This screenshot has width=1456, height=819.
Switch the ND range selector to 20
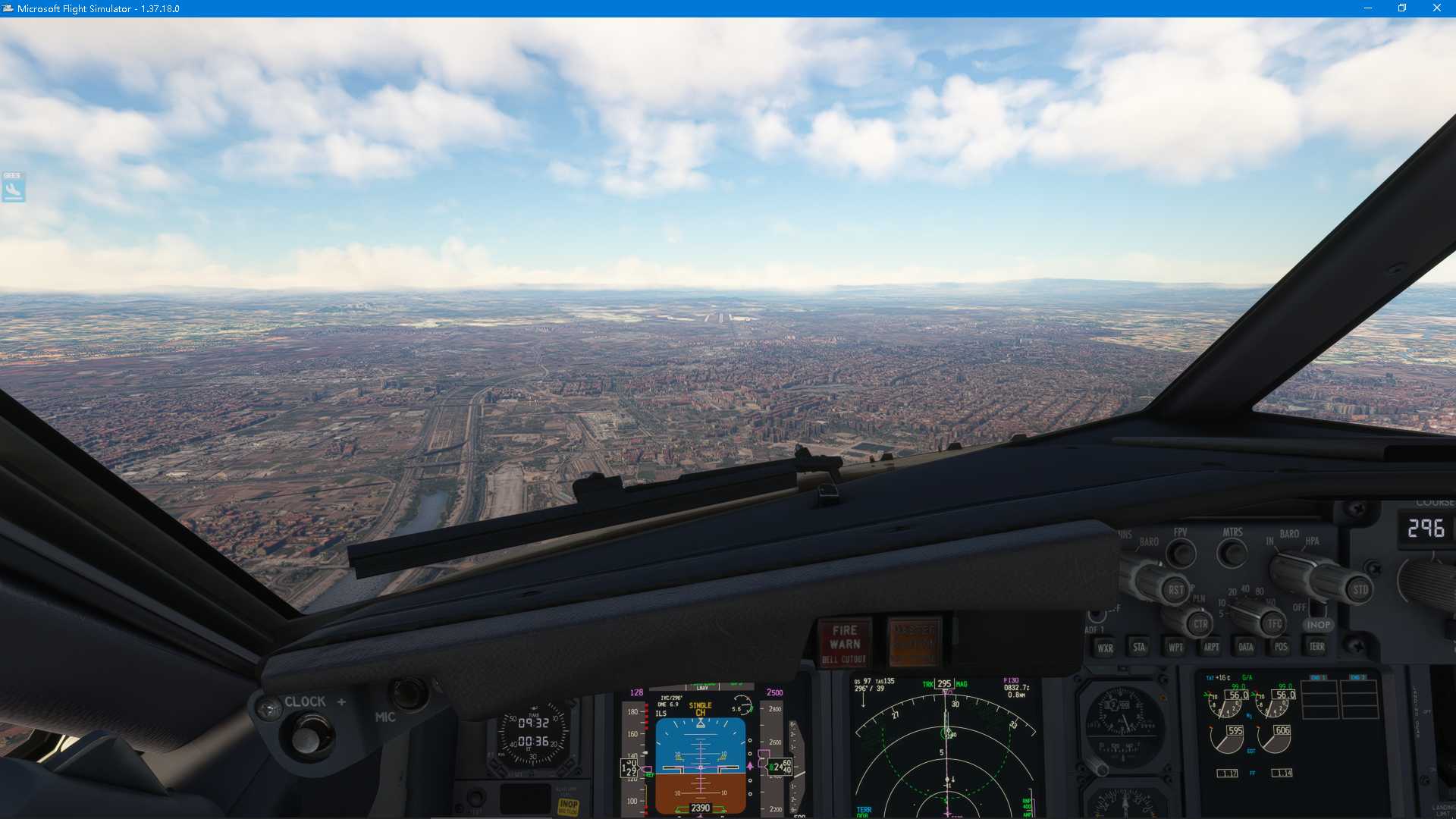[1233, 593]
